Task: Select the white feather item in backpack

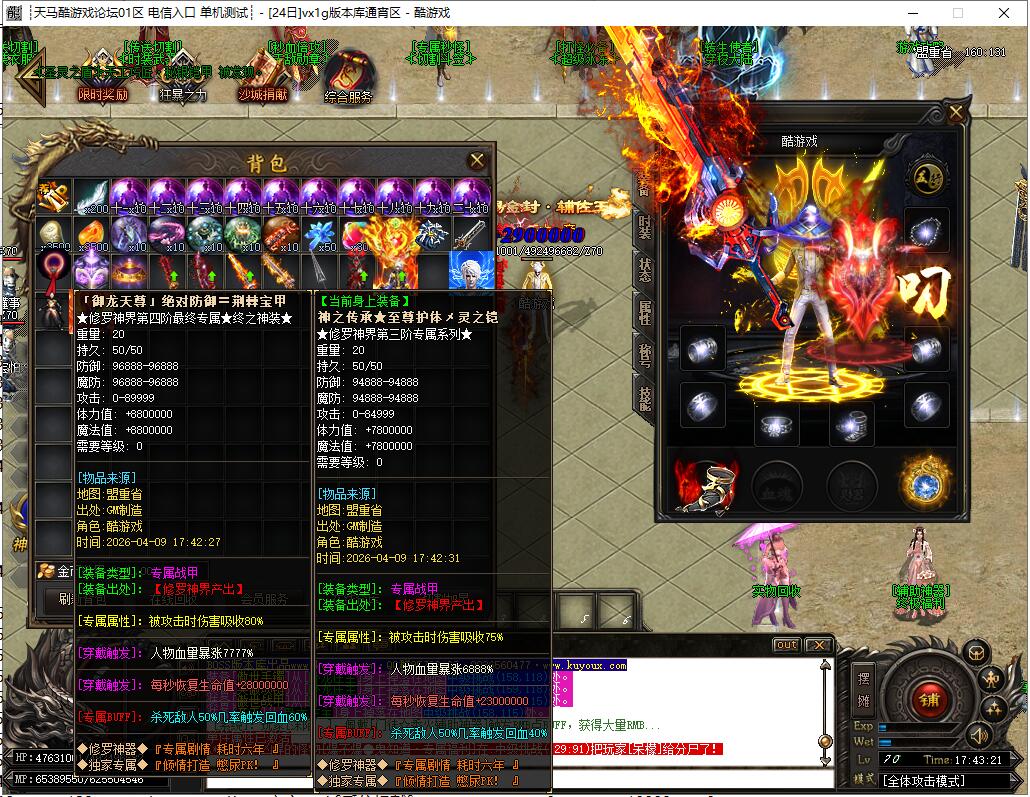Action: [93, 196]
